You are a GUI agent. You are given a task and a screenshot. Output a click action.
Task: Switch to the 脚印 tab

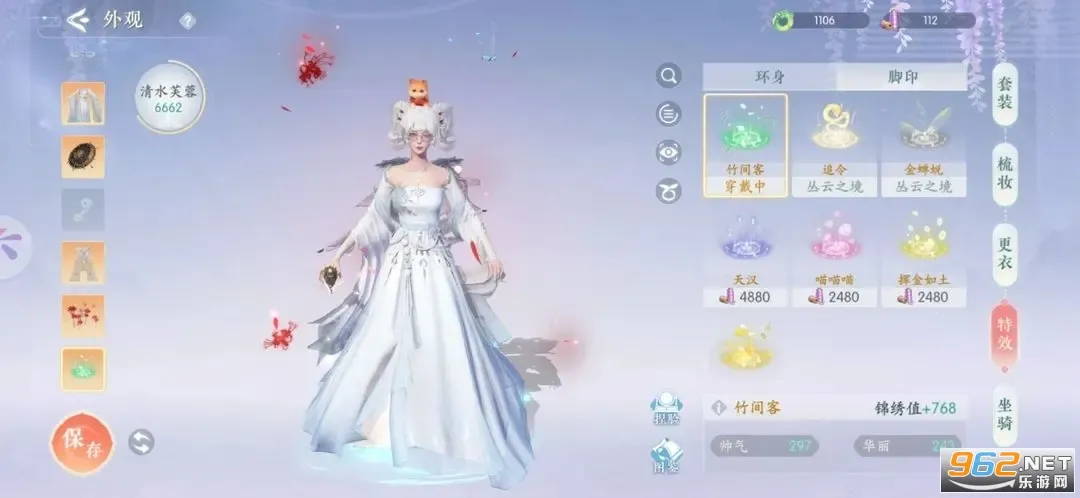(x=902, y=77)
